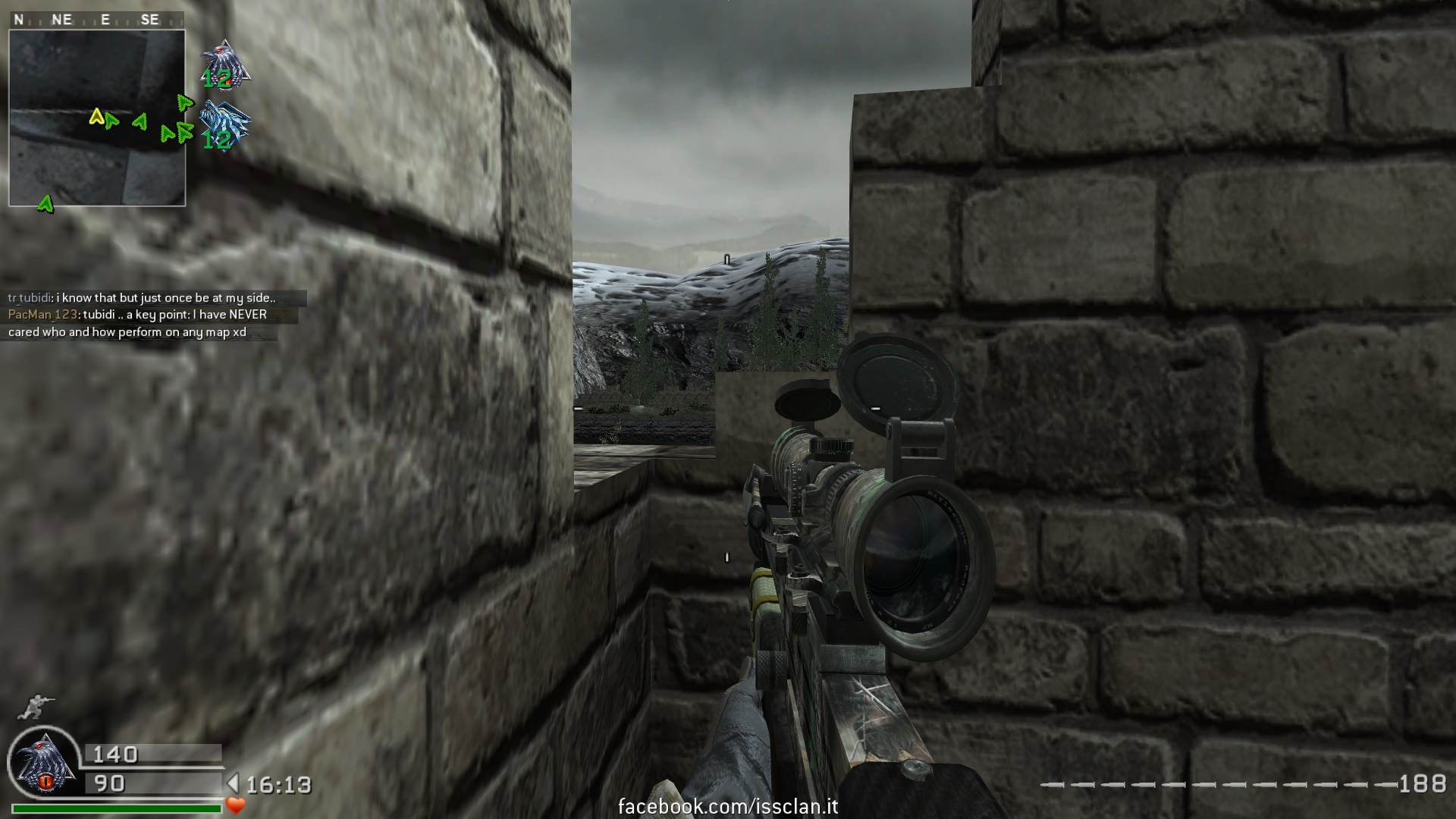The image size is (1456, 819).
Task: Click the soldier stance indicator icon
Action: pyautogui.click(x=36, y=707)
